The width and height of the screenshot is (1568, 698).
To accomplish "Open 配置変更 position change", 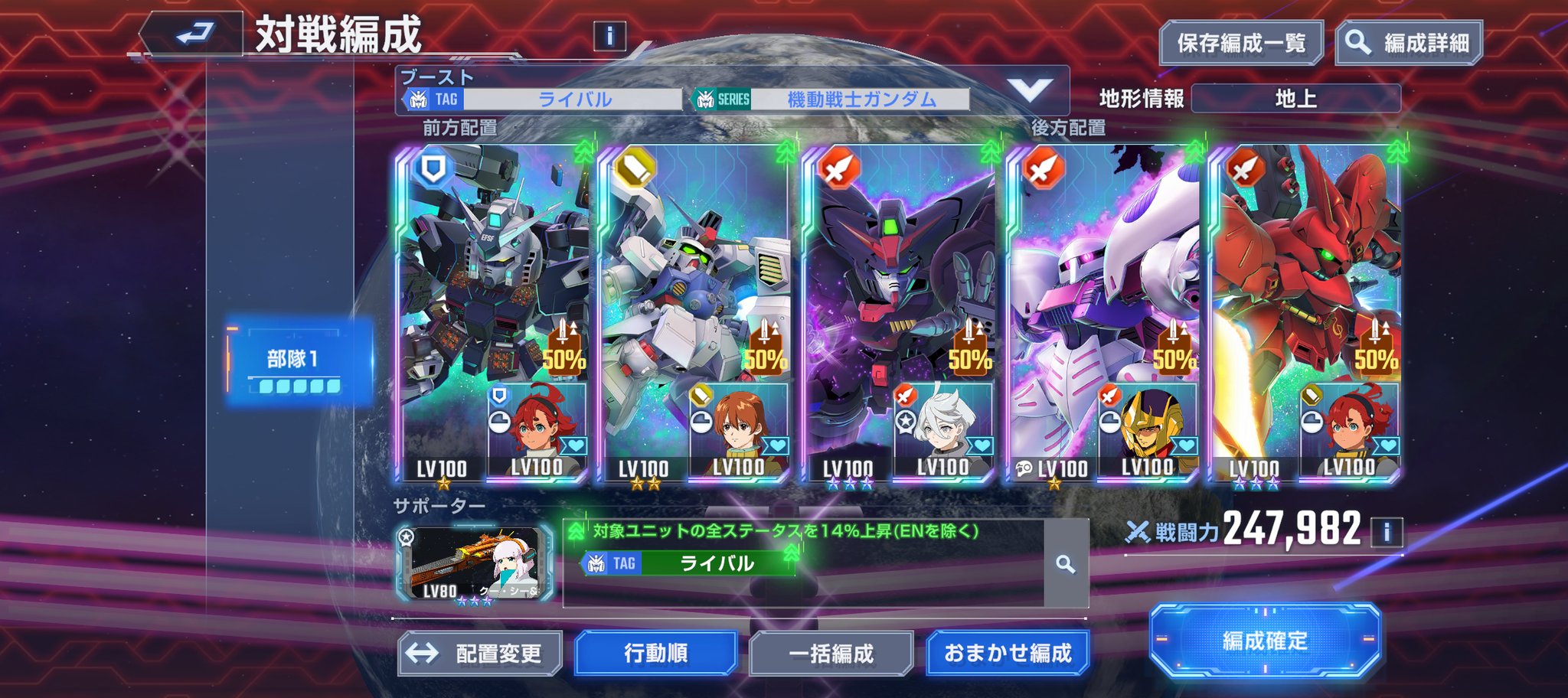I will coord(480,654).
